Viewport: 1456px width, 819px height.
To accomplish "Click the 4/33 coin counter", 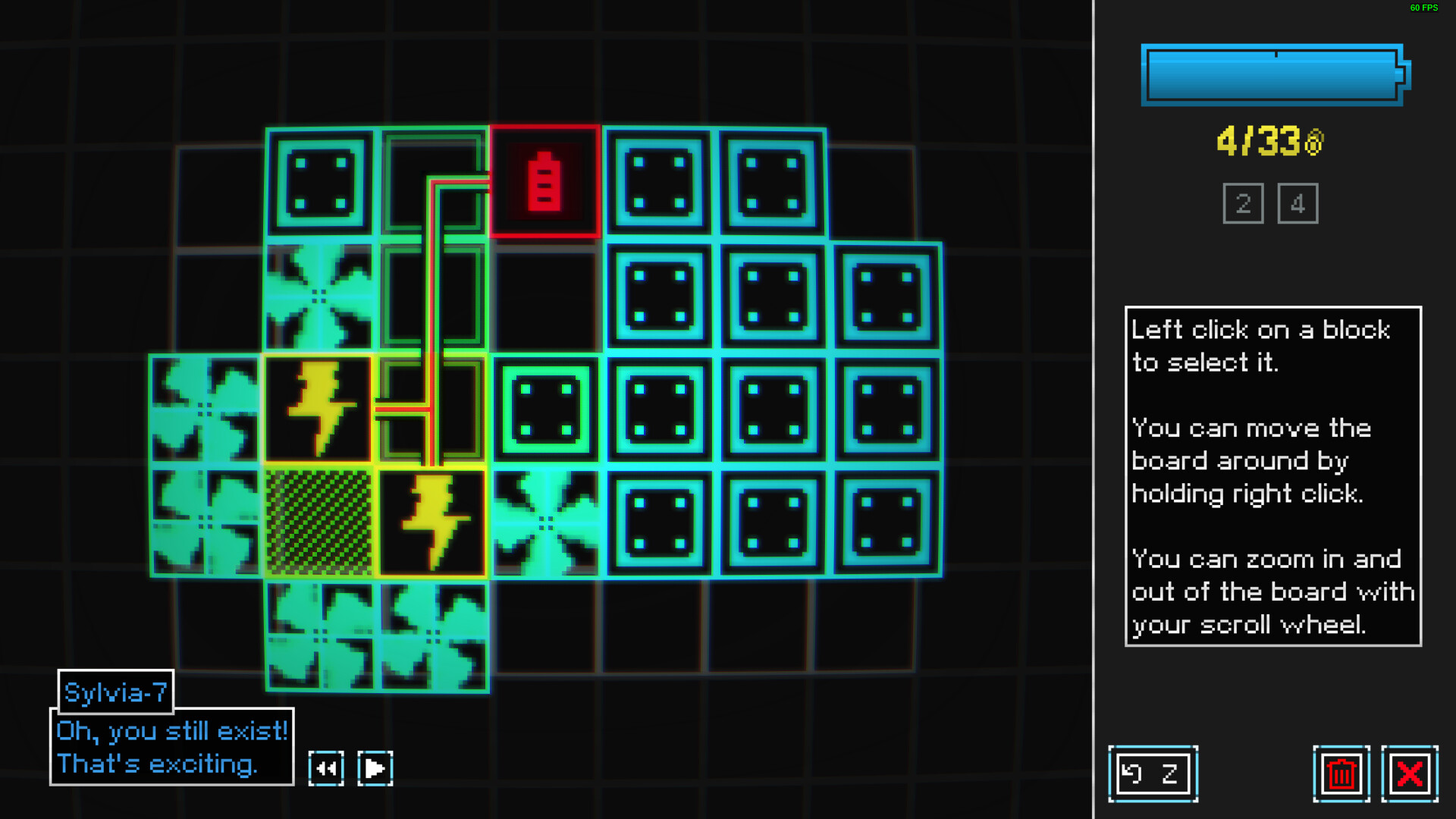I will (x=1269, y=139).
